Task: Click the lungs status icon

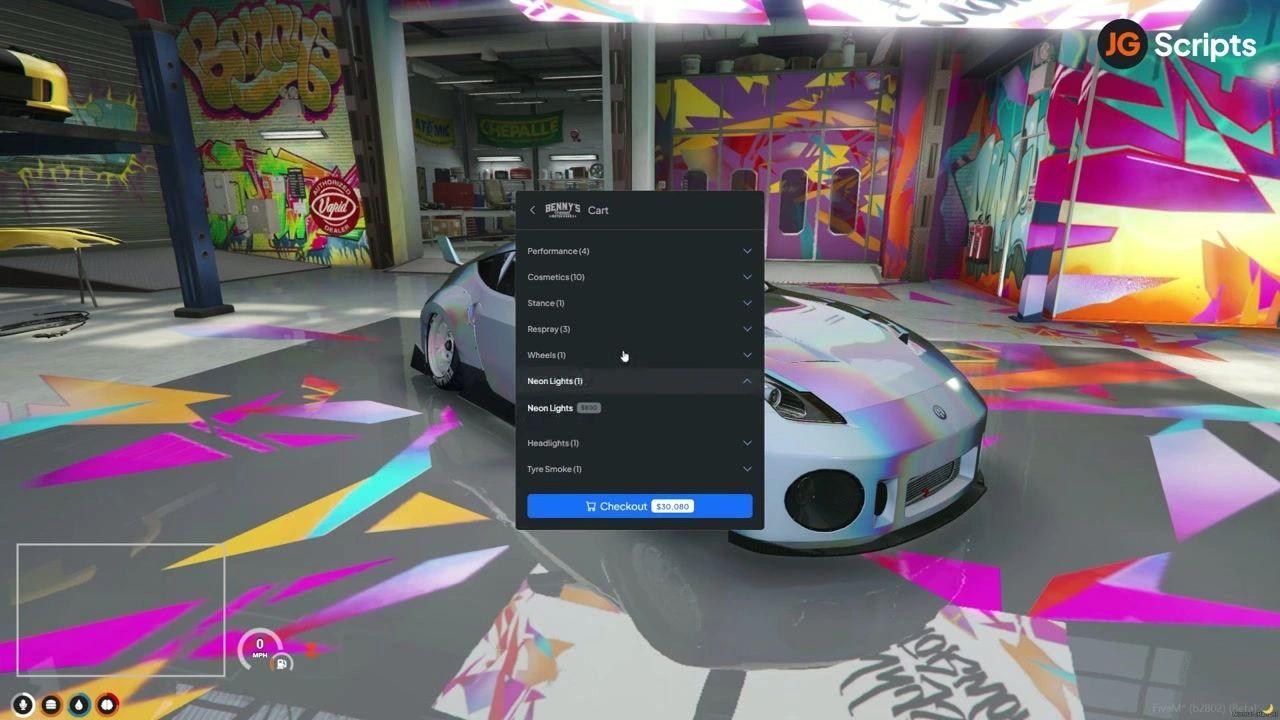Action: [x=107, y=704]
